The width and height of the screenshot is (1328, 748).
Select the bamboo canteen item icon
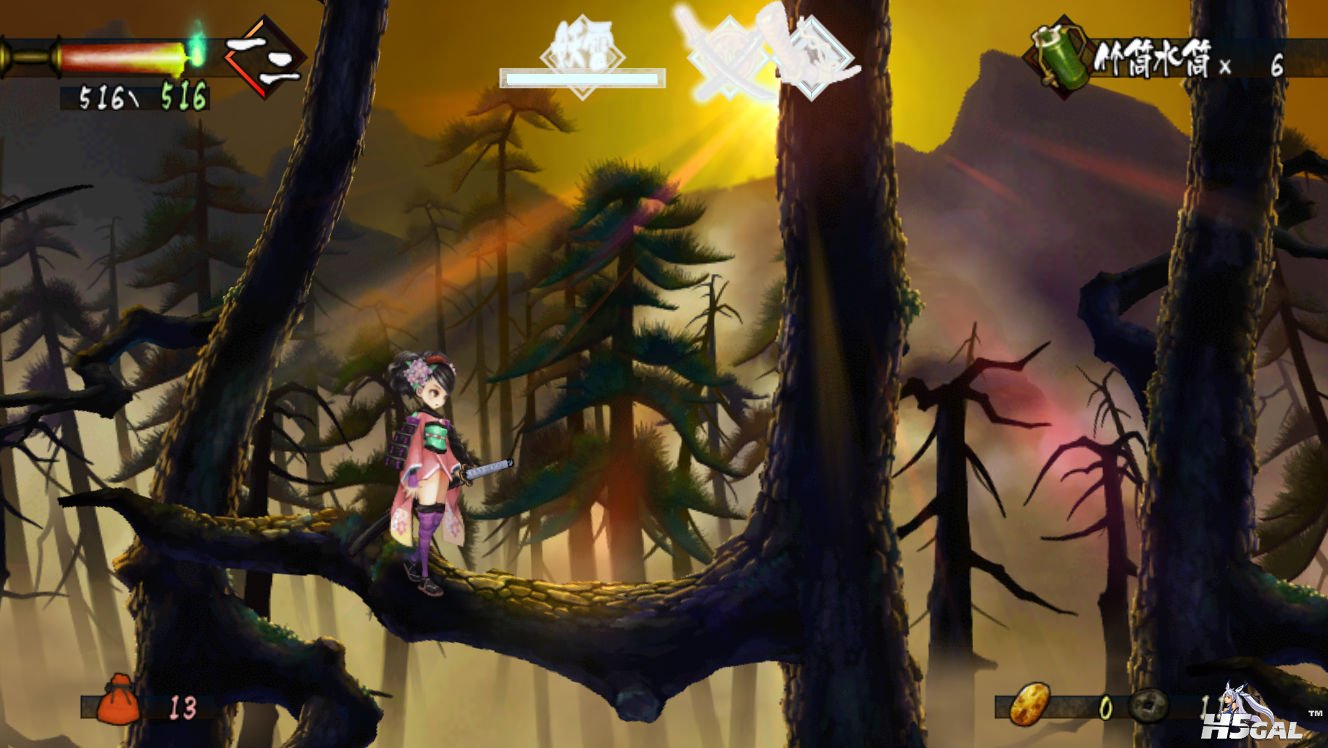tap(1057, 56)
